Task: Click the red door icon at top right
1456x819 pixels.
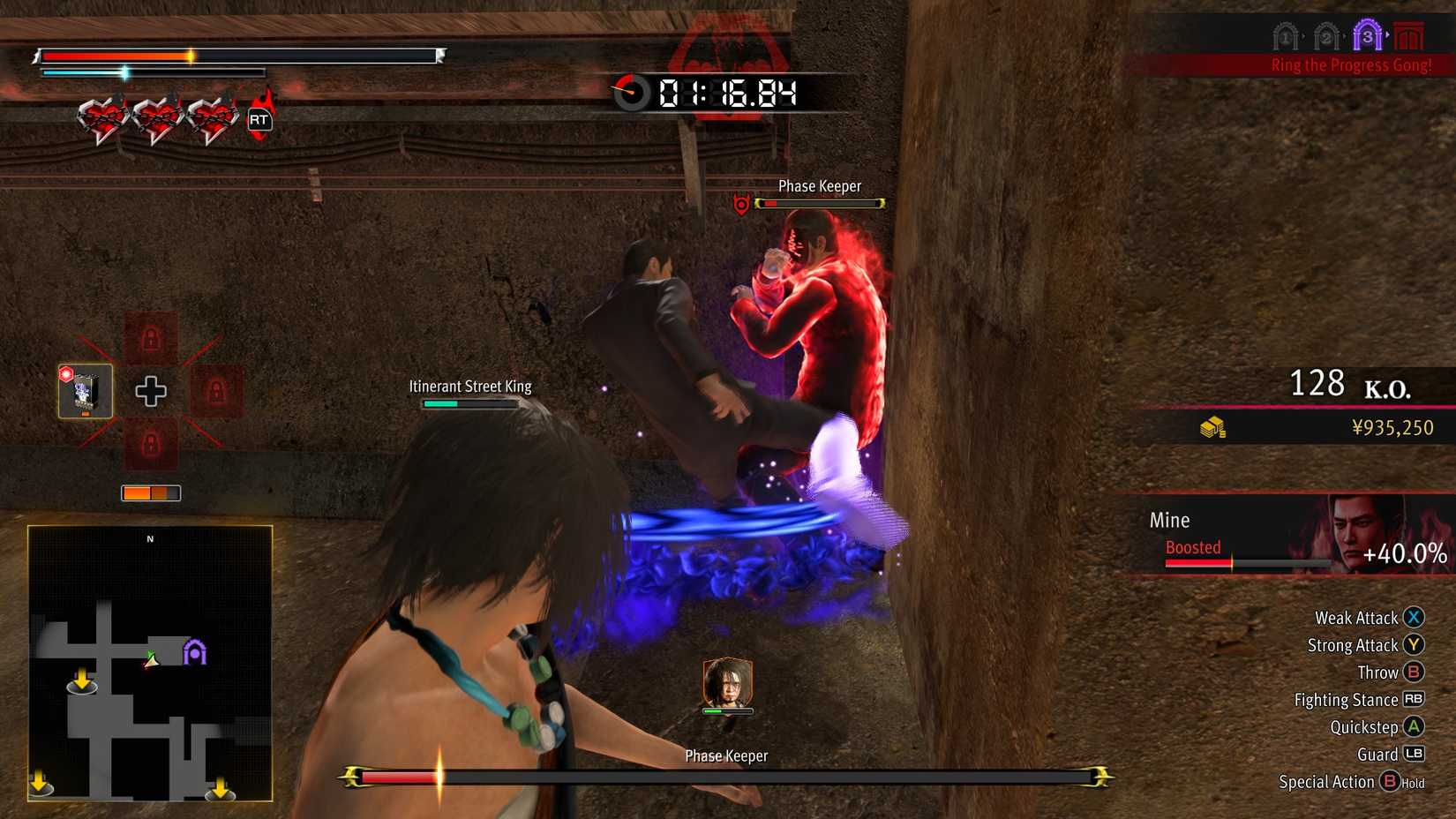Action: [1408, 35]
